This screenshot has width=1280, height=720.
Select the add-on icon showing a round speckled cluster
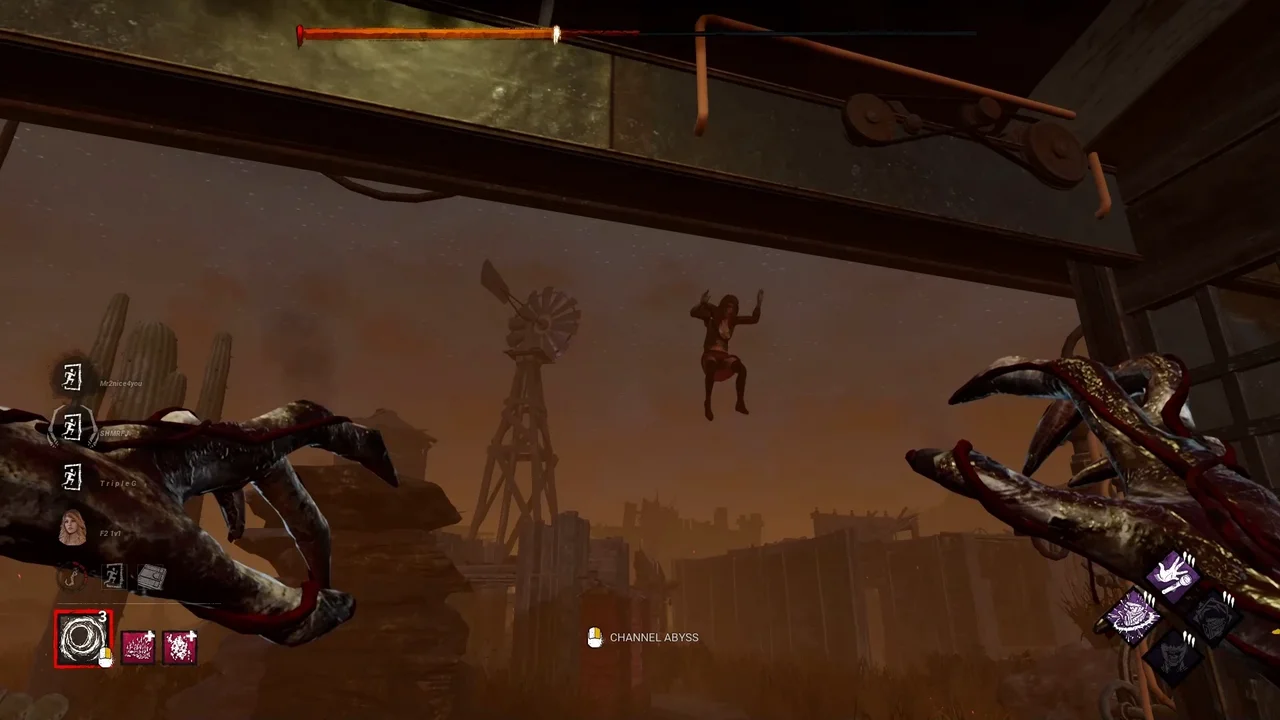pyautogui.click(x=179, y=648)
